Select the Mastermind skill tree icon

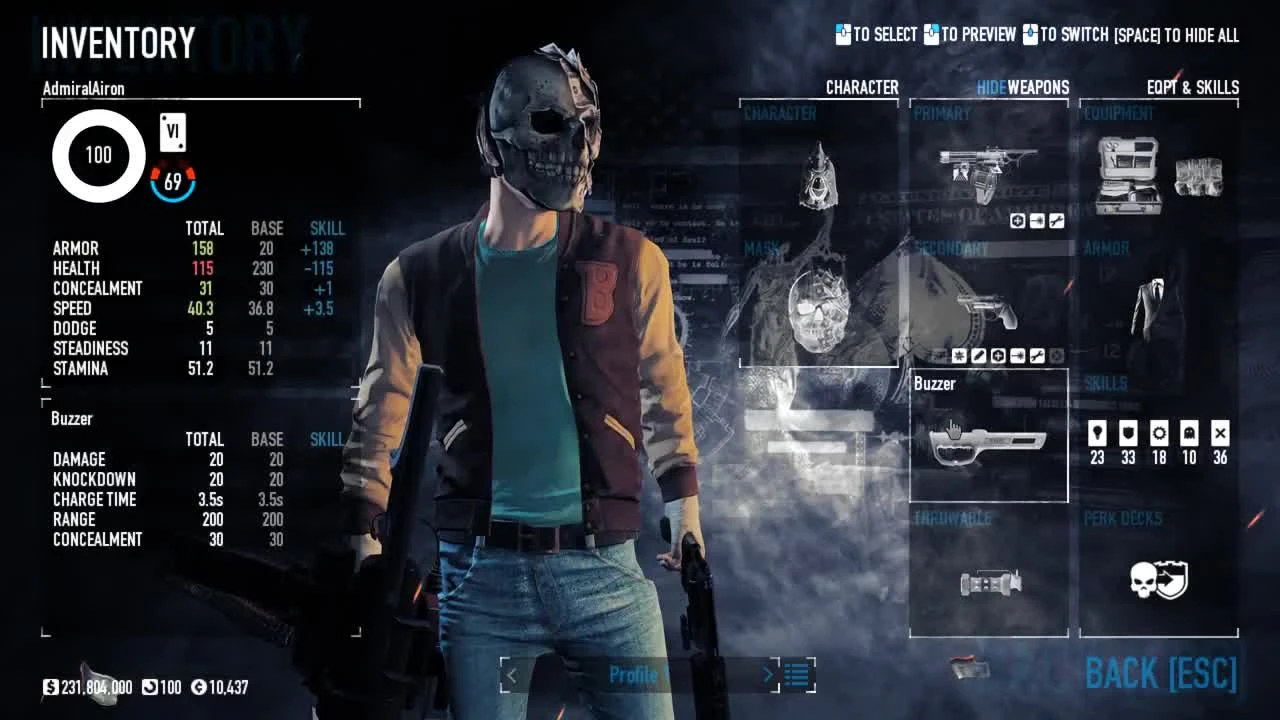[x=1096, y=433]
